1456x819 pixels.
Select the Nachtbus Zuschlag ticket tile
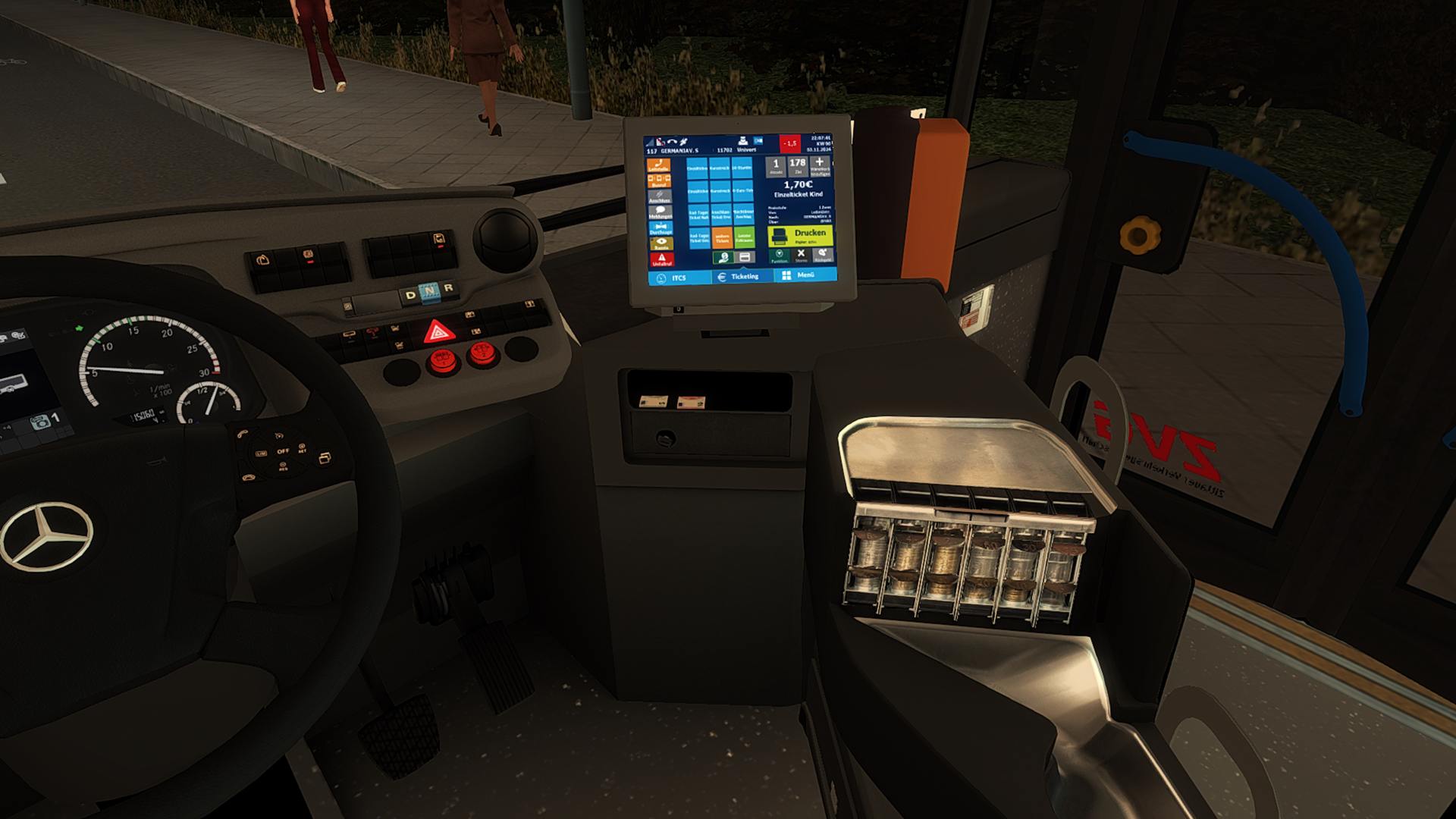(743, 215)
